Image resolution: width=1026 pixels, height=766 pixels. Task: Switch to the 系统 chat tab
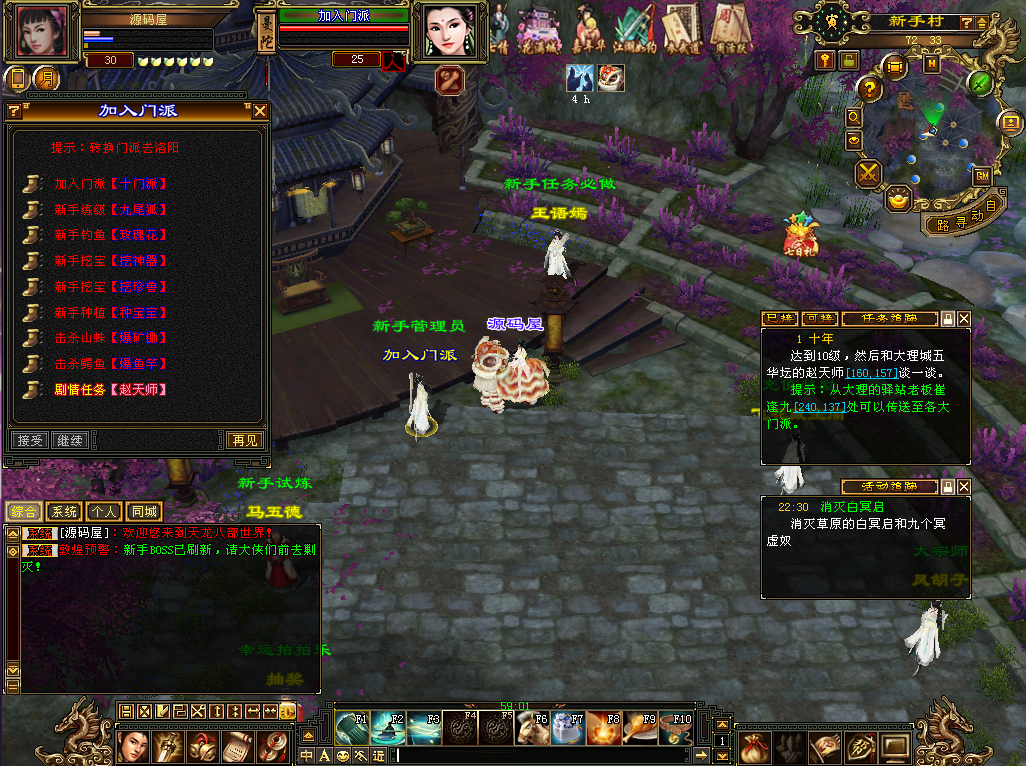point(64,512)
